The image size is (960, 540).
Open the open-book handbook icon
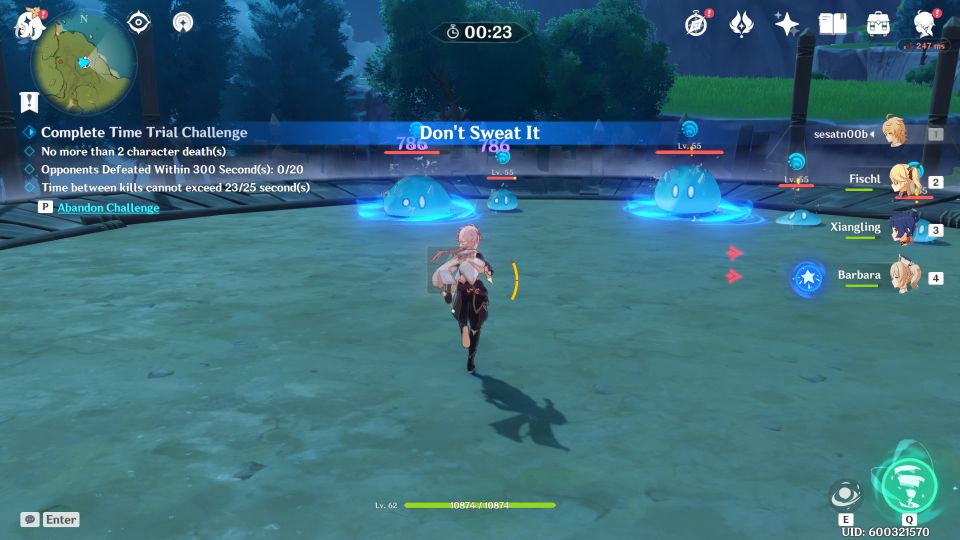pyautogui.click(x=833, y=24)
